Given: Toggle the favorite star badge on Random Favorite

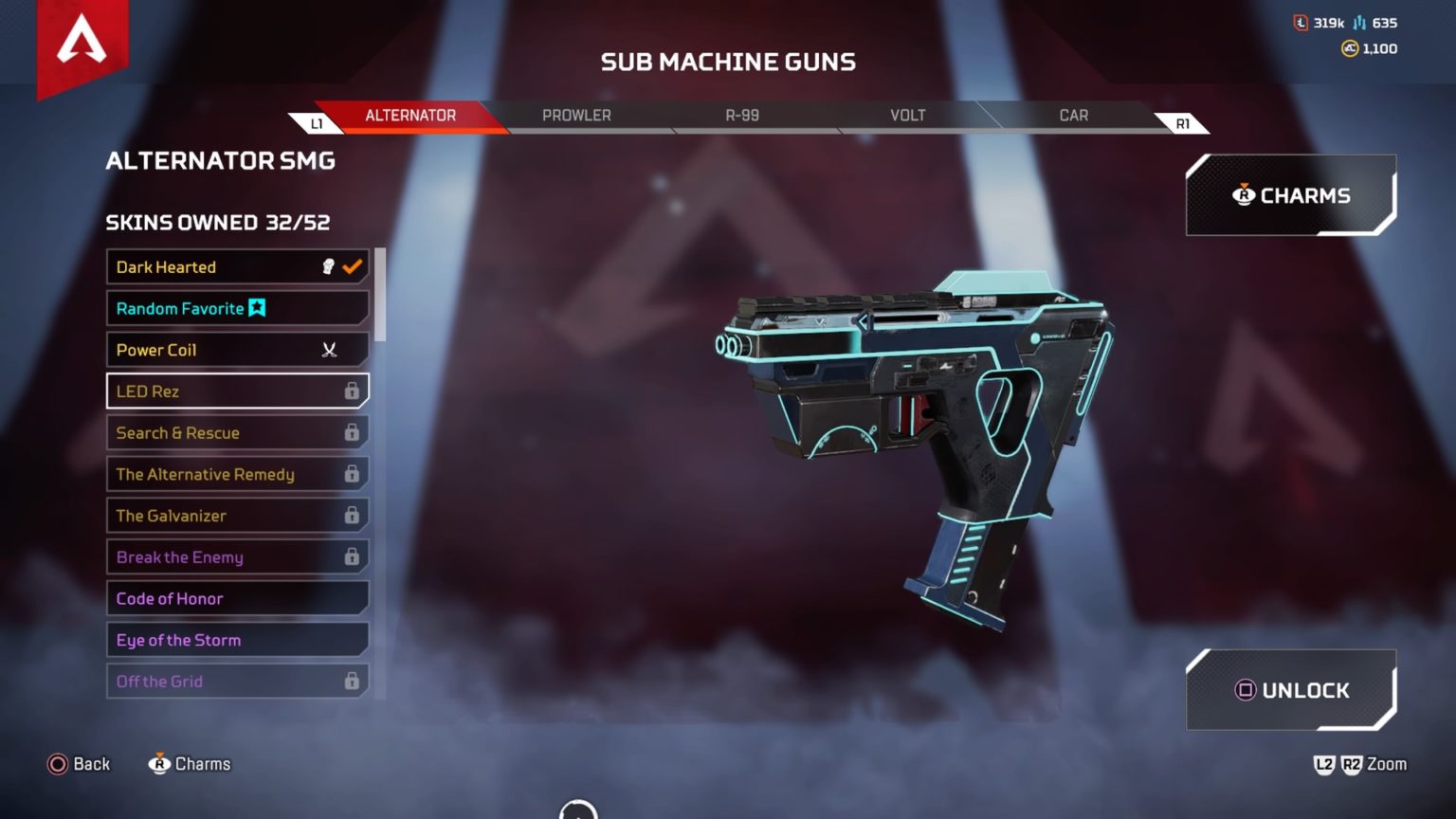Looking at the screenshot, I should click(x=256, y=308).
